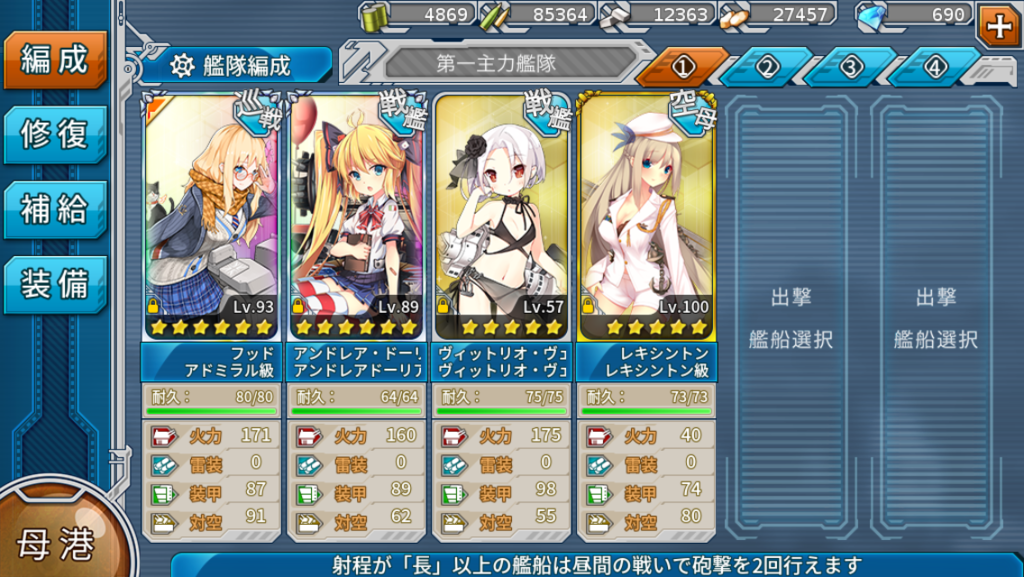Click the 艦隊編成 gear header
The width and height of the screenshot is (1024, 577).
(235, 66)
